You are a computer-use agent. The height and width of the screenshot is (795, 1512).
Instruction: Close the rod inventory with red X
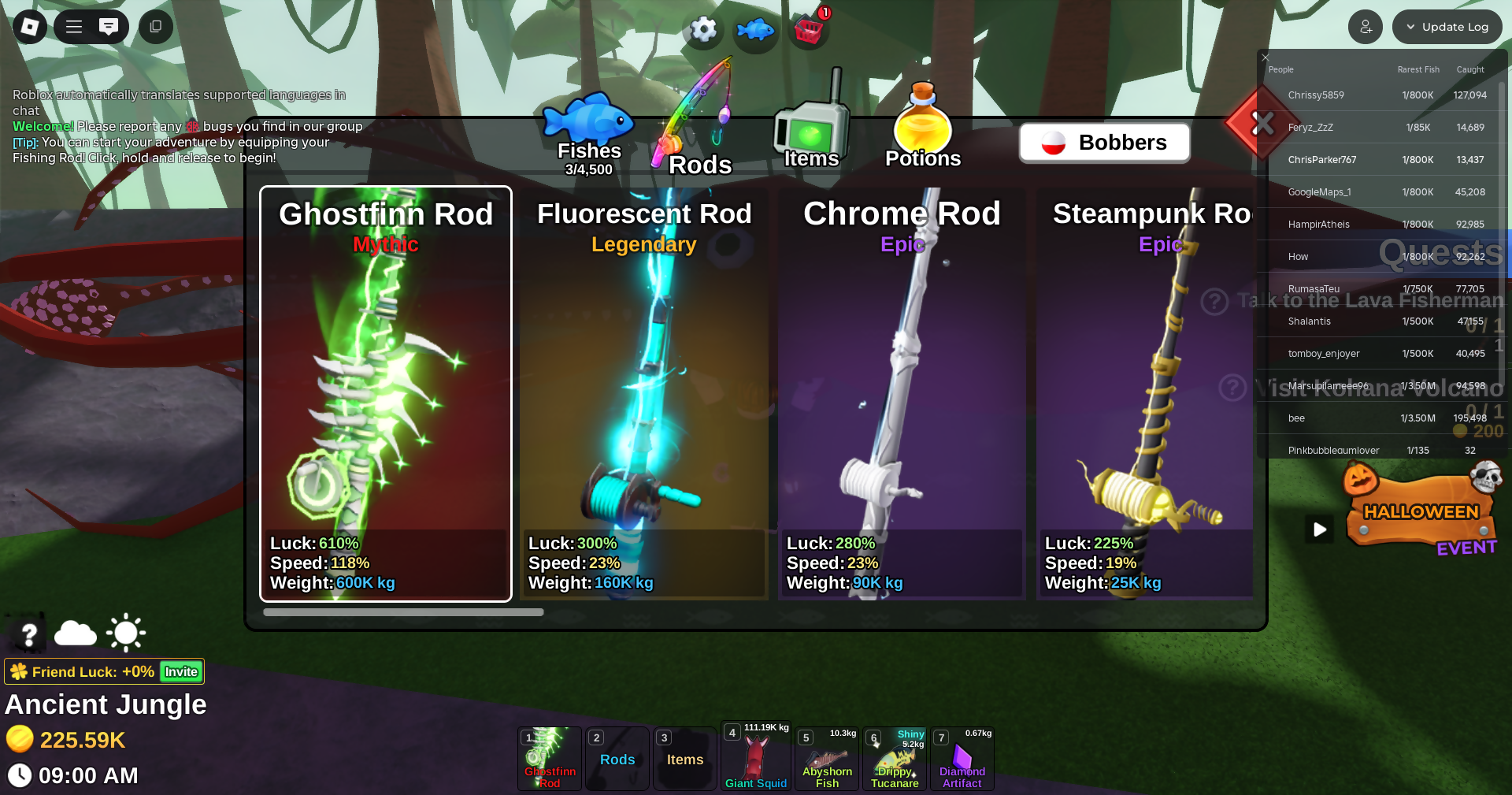point(1262,123)
